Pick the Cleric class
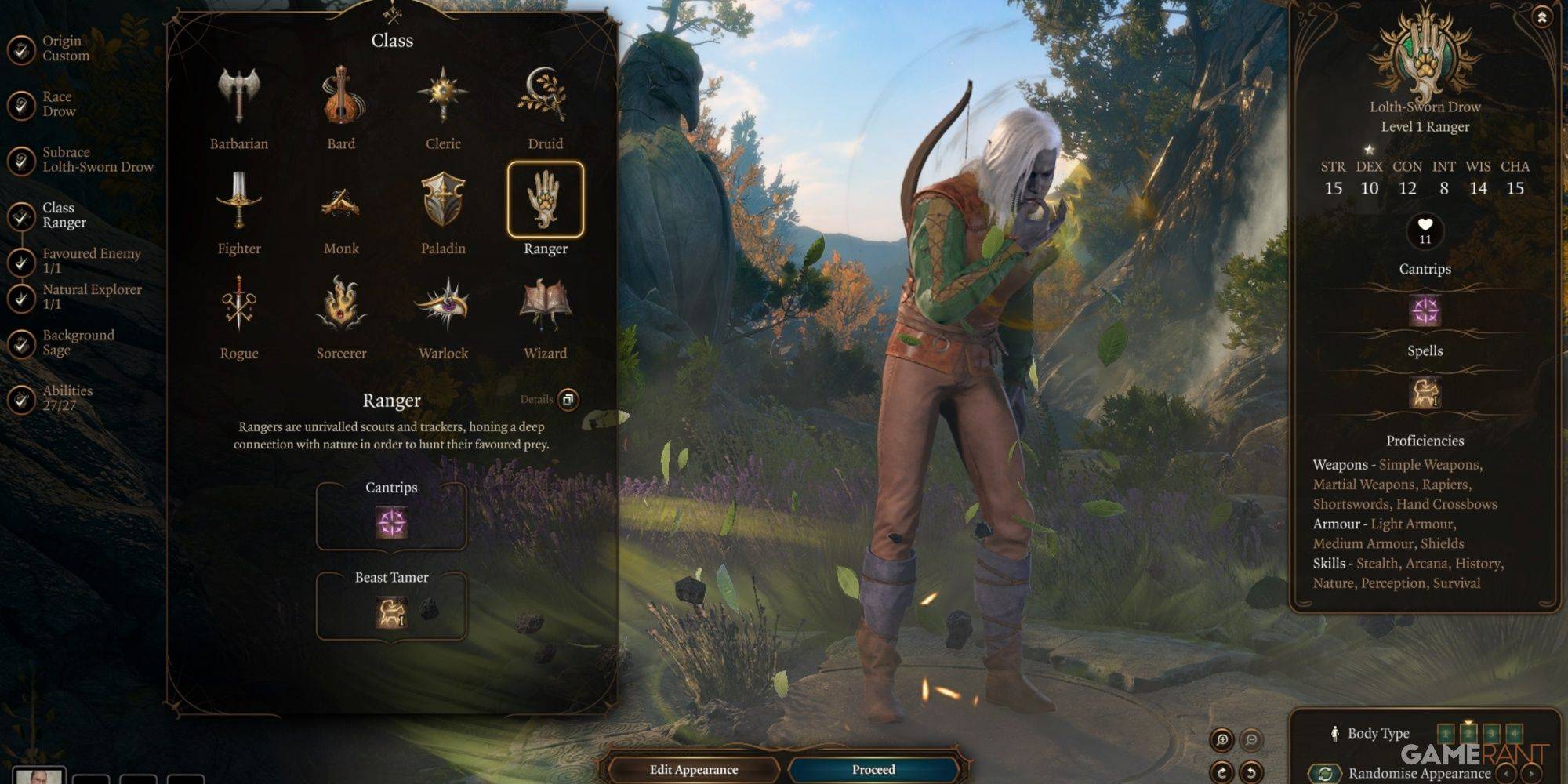The height and width of the screenshot is (784, 1568). click(443, 97)
